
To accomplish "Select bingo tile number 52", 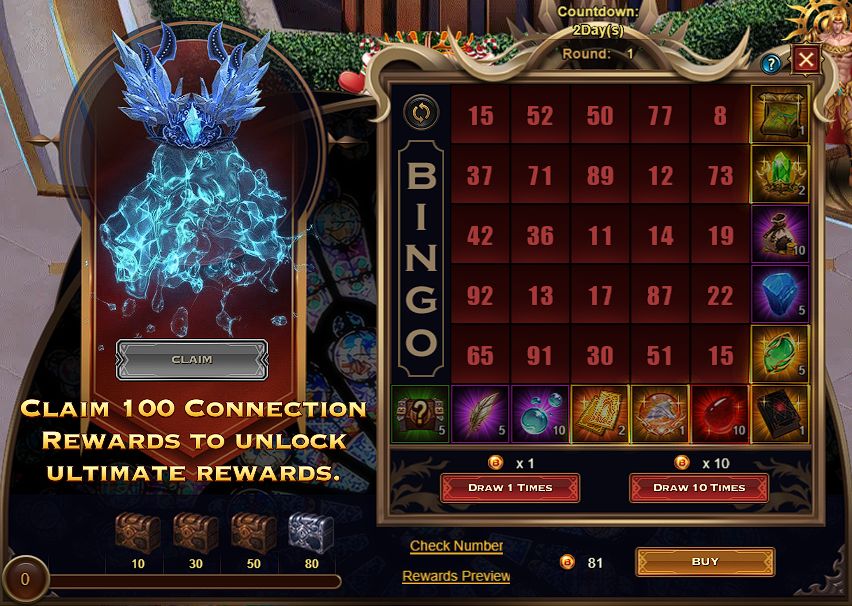I will click(x=540, y=116).
